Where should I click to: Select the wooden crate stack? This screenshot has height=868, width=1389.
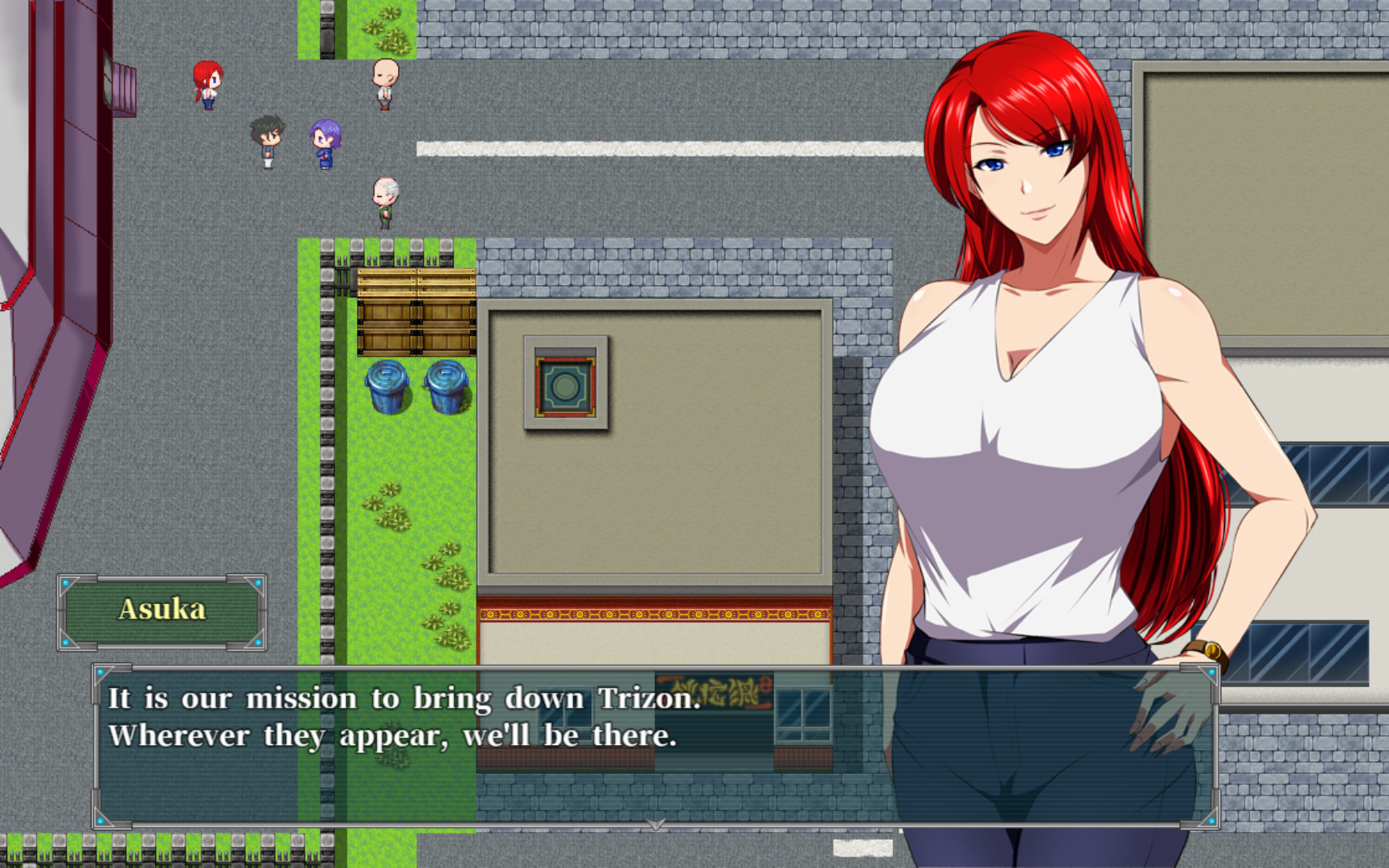click(415, 313)
